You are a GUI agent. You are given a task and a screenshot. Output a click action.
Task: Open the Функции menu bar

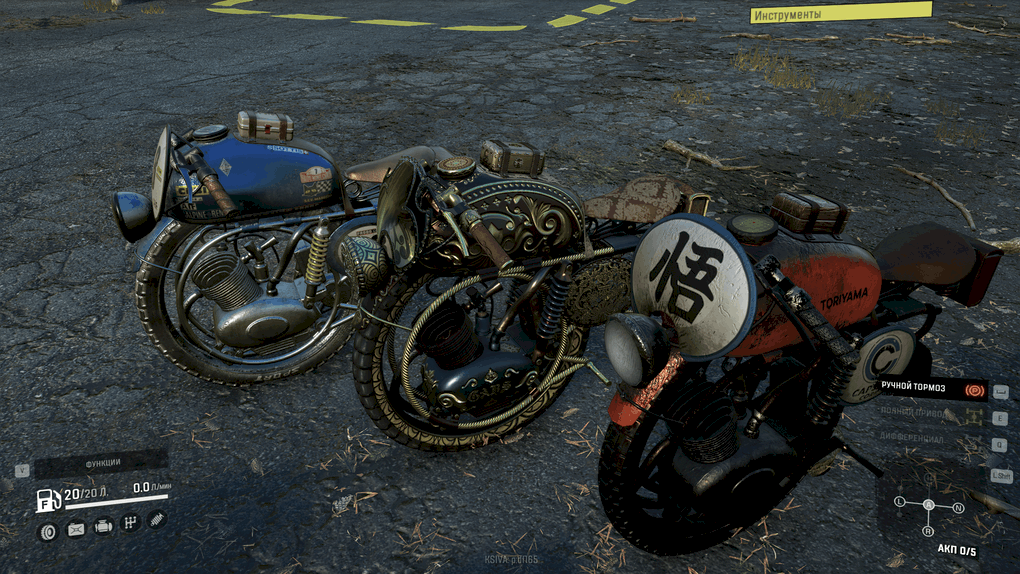(x=102, y=463)
